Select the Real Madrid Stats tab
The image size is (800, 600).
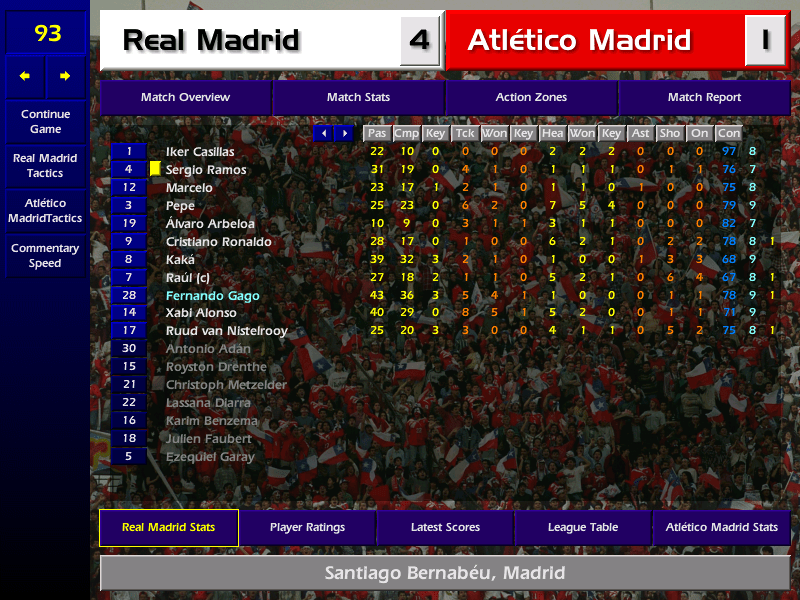pyautogui.click(x=169, y=527)
